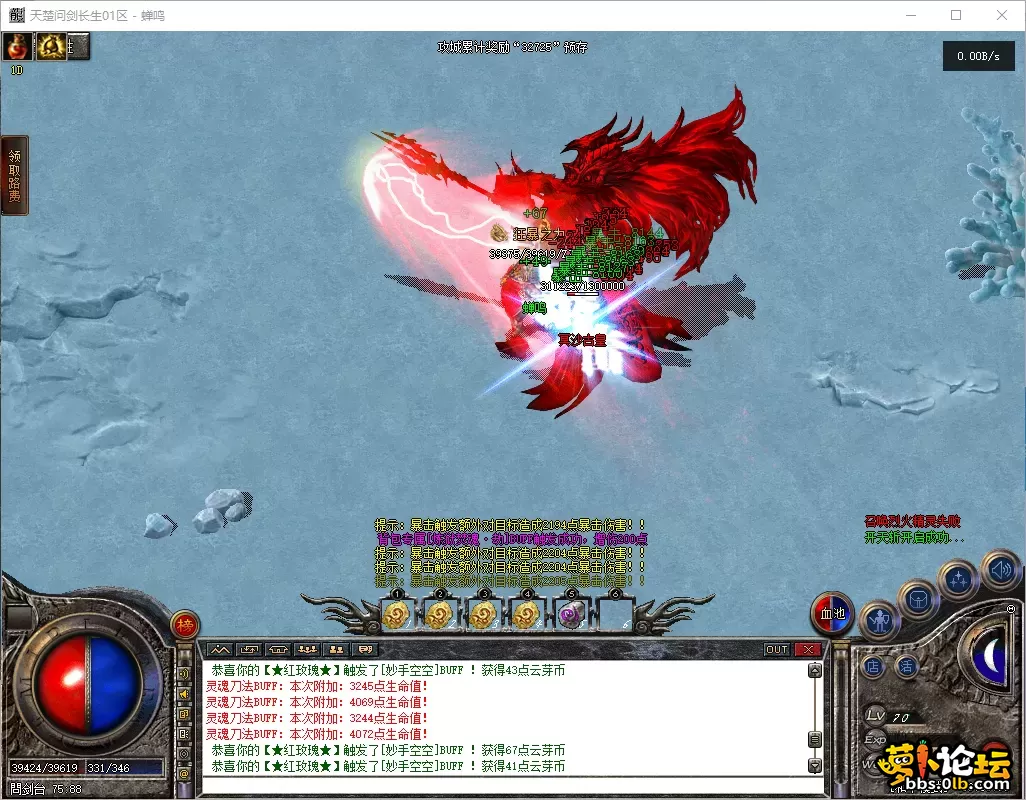
Task: Open the bag inventory round icon
Action: [918, 600]
